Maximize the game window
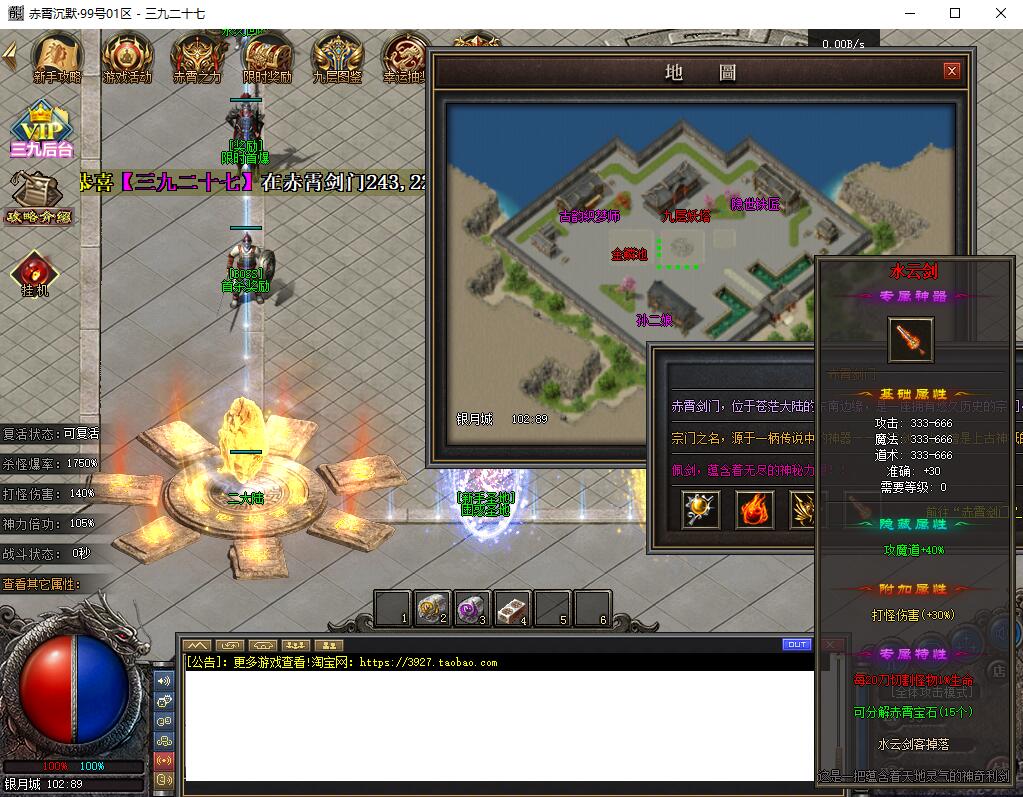This screenshot has height=797, width=1023. (x=955, y=13)
